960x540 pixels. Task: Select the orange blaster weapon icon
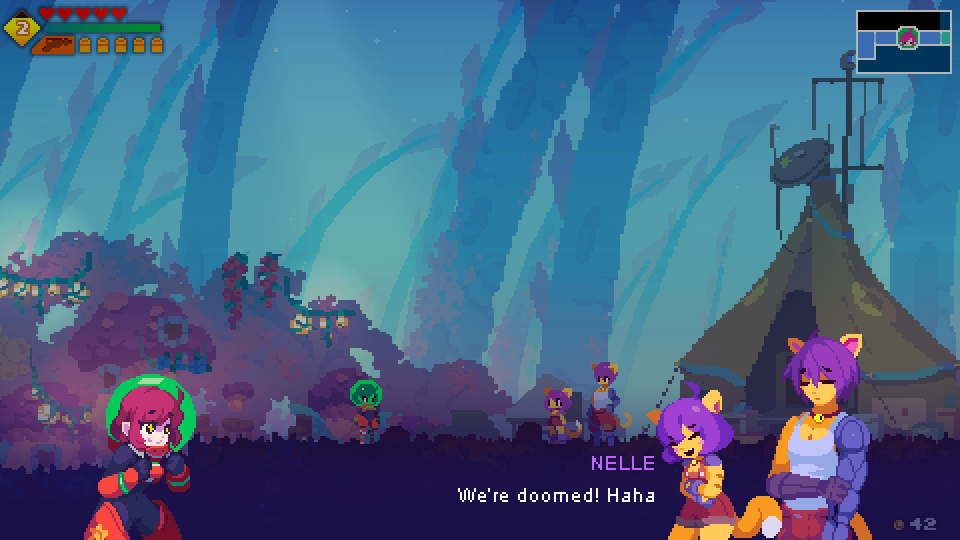coord(53,44)
